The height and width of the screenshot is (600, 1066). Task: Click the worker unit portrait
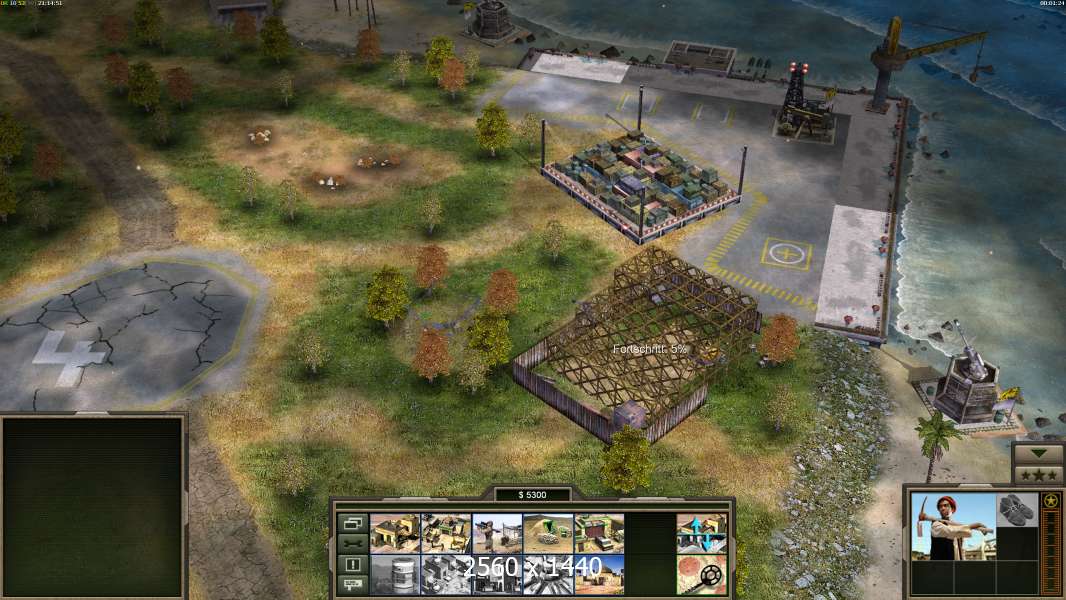click(x=954, y=526)
